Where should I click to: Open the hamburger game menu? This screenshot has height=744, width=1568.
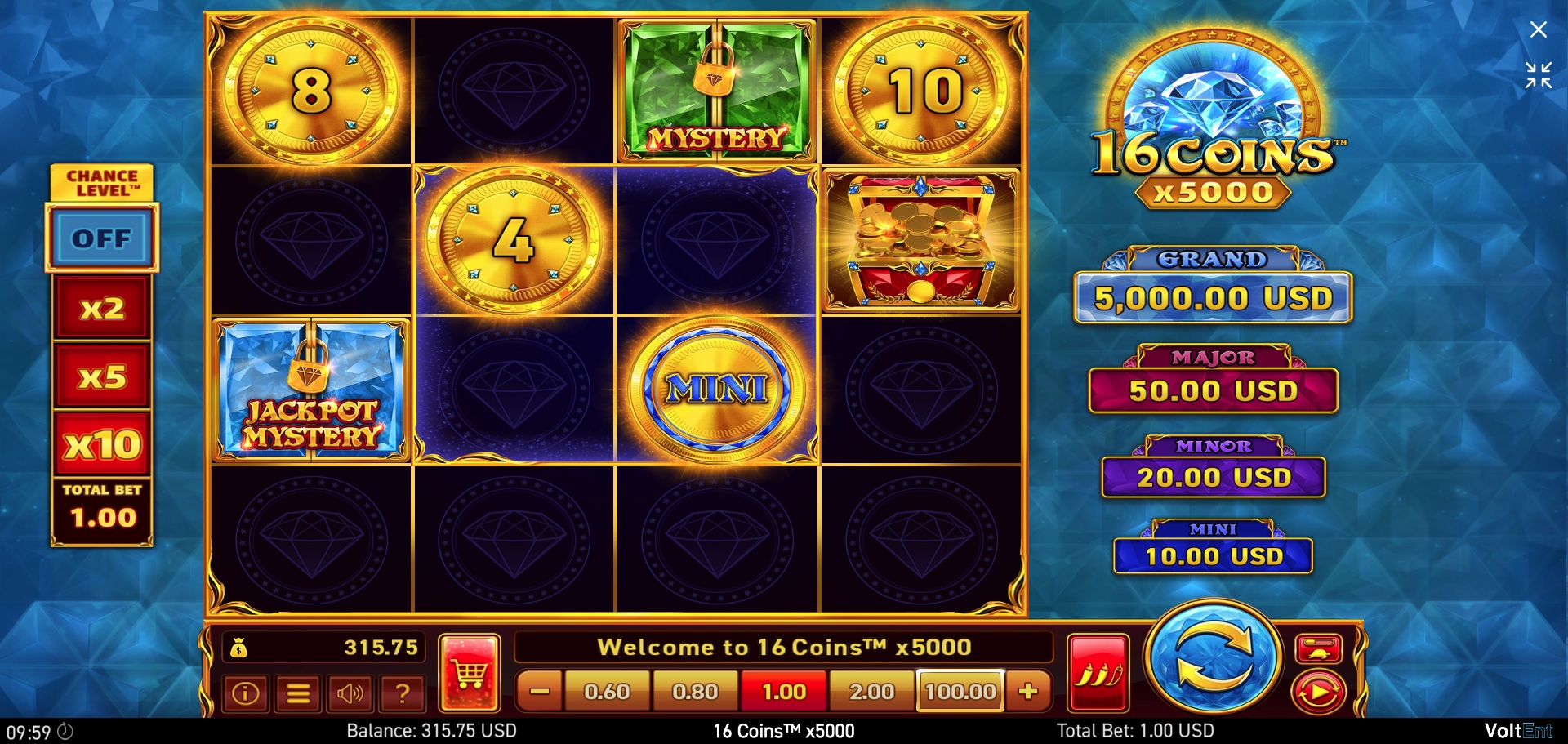298,693
